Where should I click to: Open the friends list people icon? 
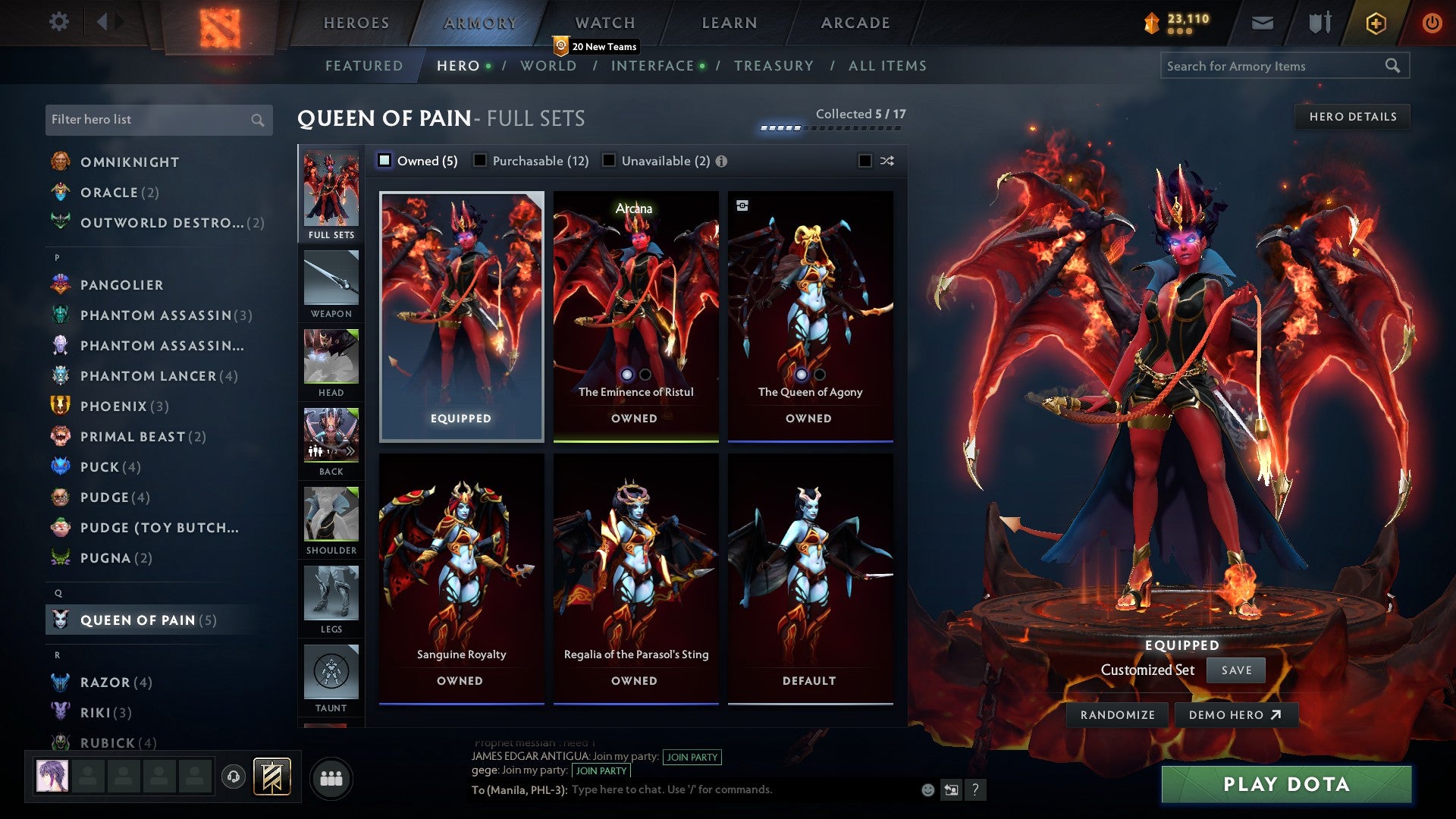coord(331,777)
